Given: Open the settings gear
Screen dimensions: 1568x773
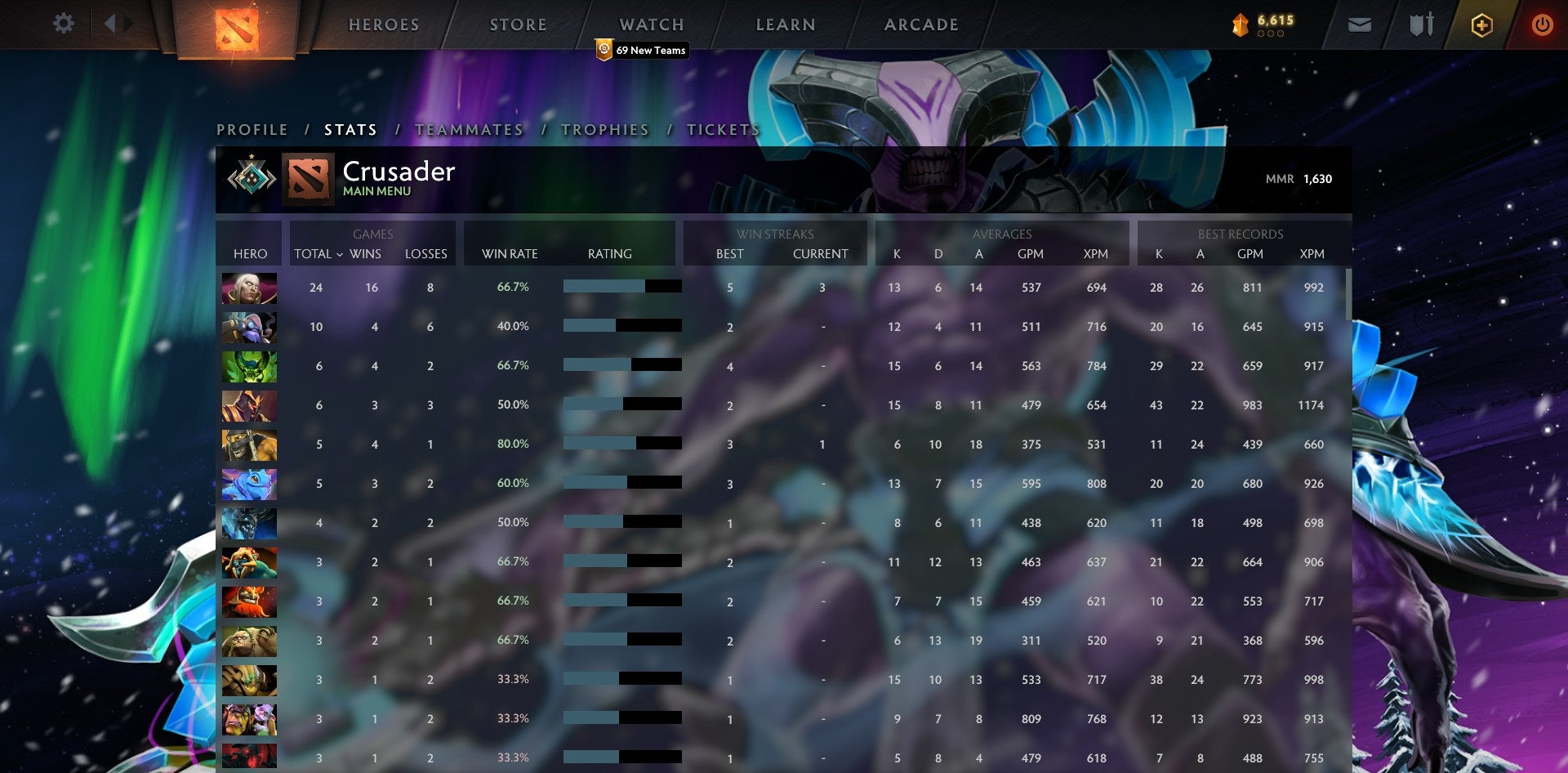Looking at the screenshot, I should 63,24.
